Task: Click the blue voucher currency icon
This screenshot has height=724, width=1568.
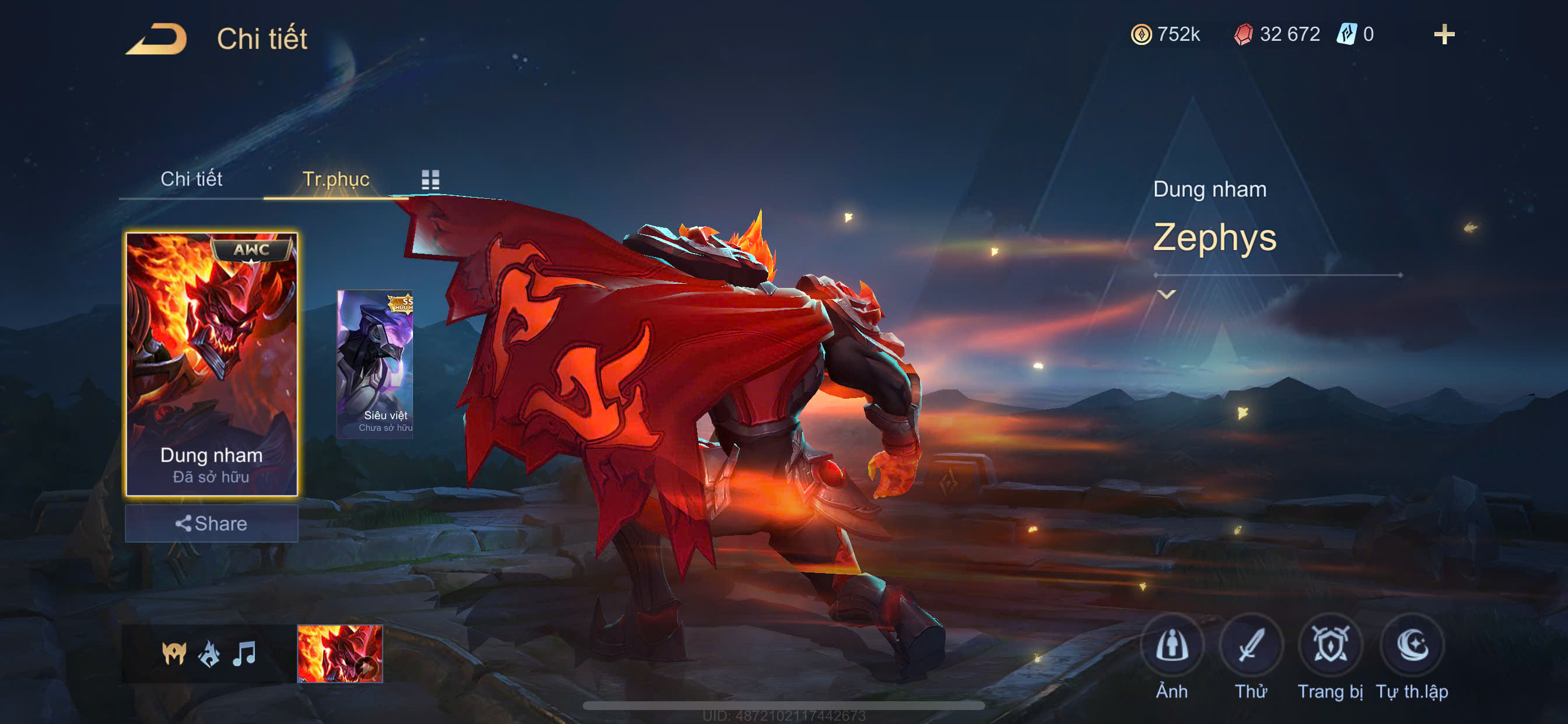Action: click(1346, 34)
